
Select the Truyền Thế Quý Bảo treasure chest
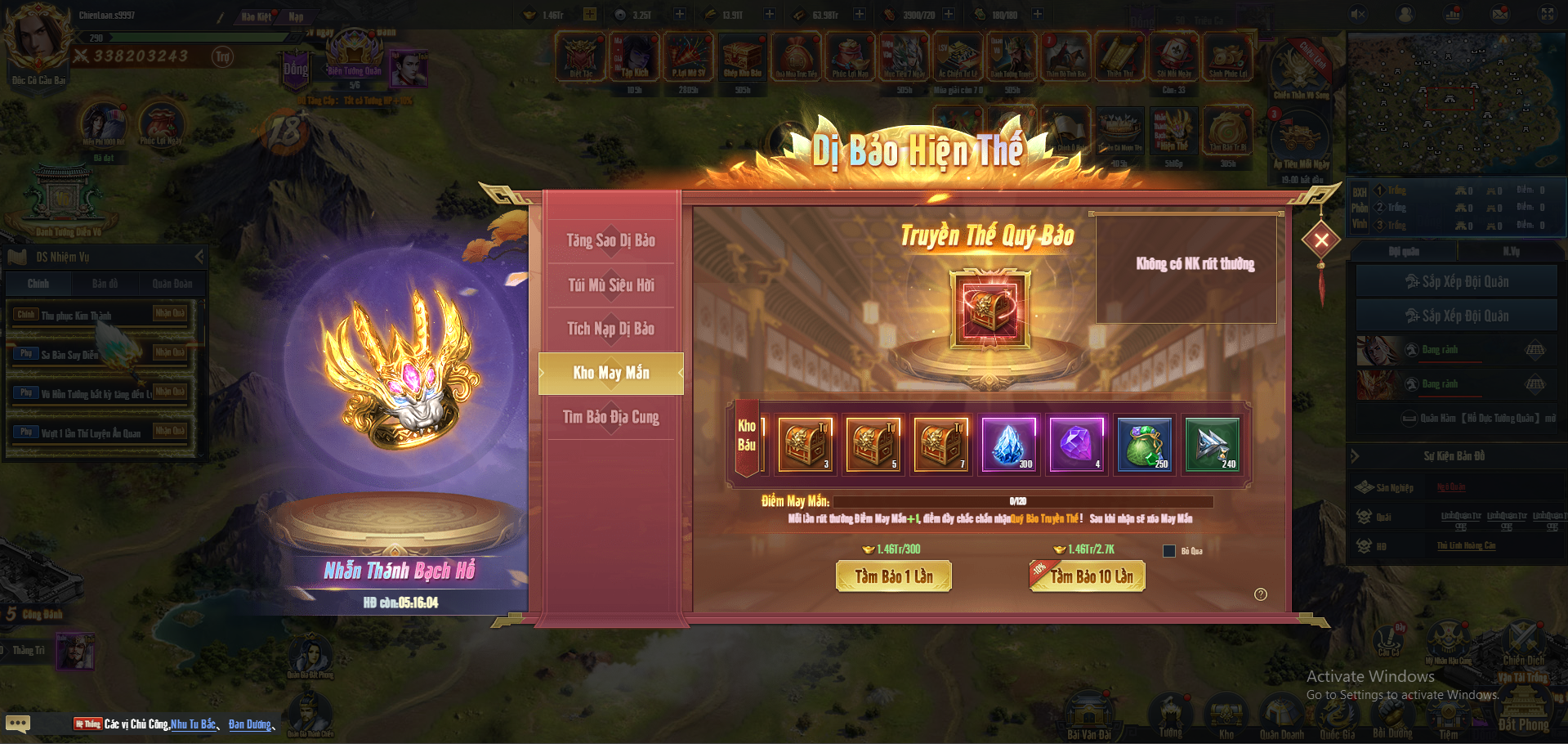989,310
